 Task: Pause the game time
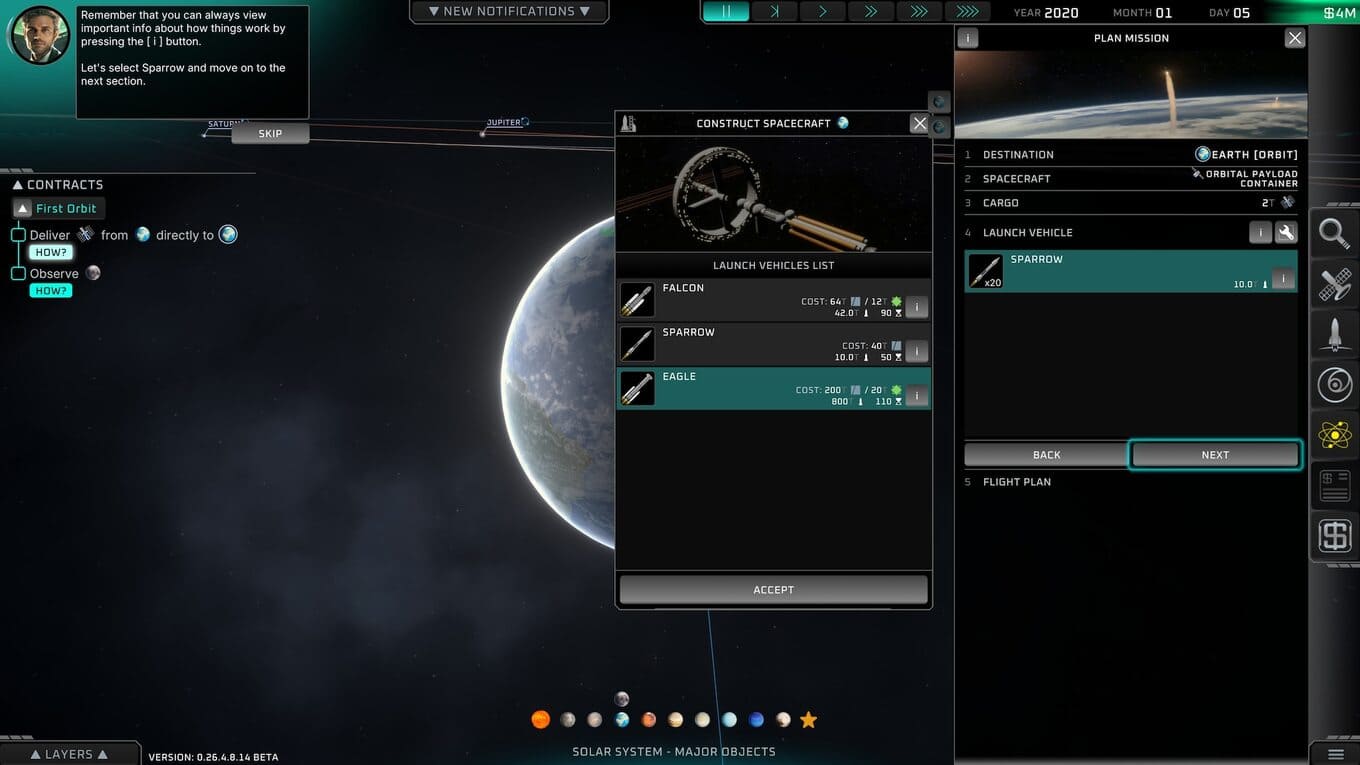tap(726, 12)
